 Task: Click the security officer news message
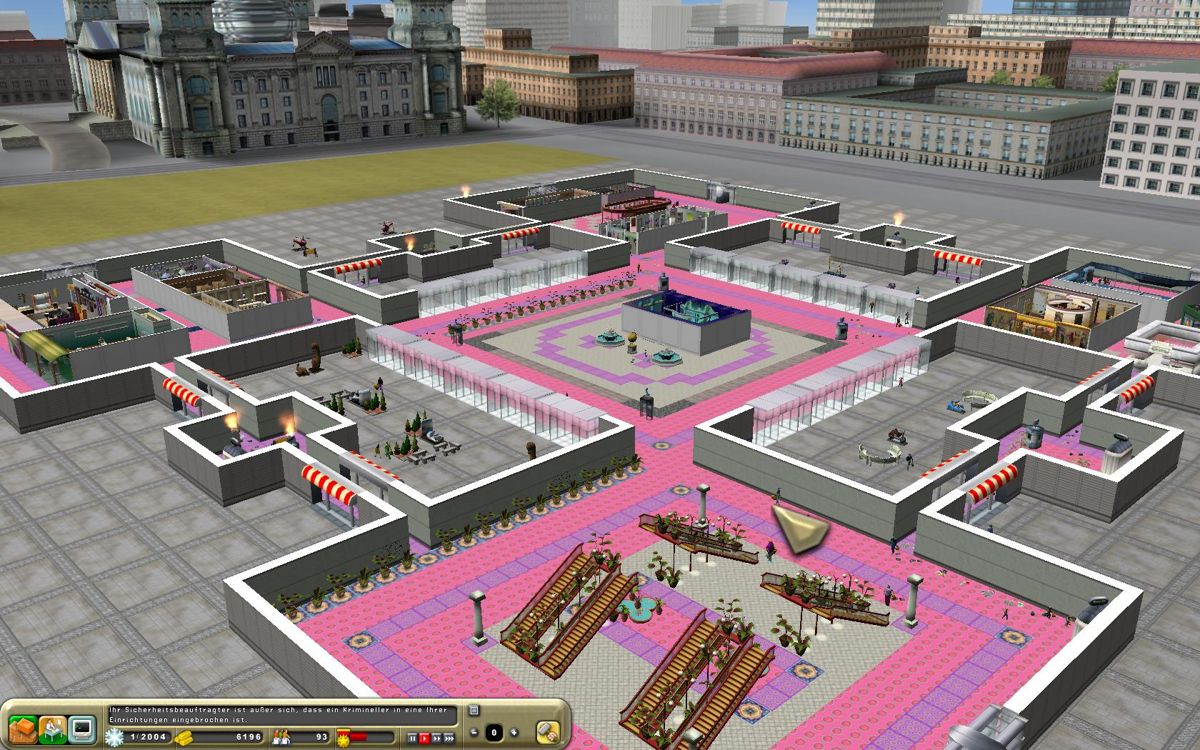click(282, 715)
